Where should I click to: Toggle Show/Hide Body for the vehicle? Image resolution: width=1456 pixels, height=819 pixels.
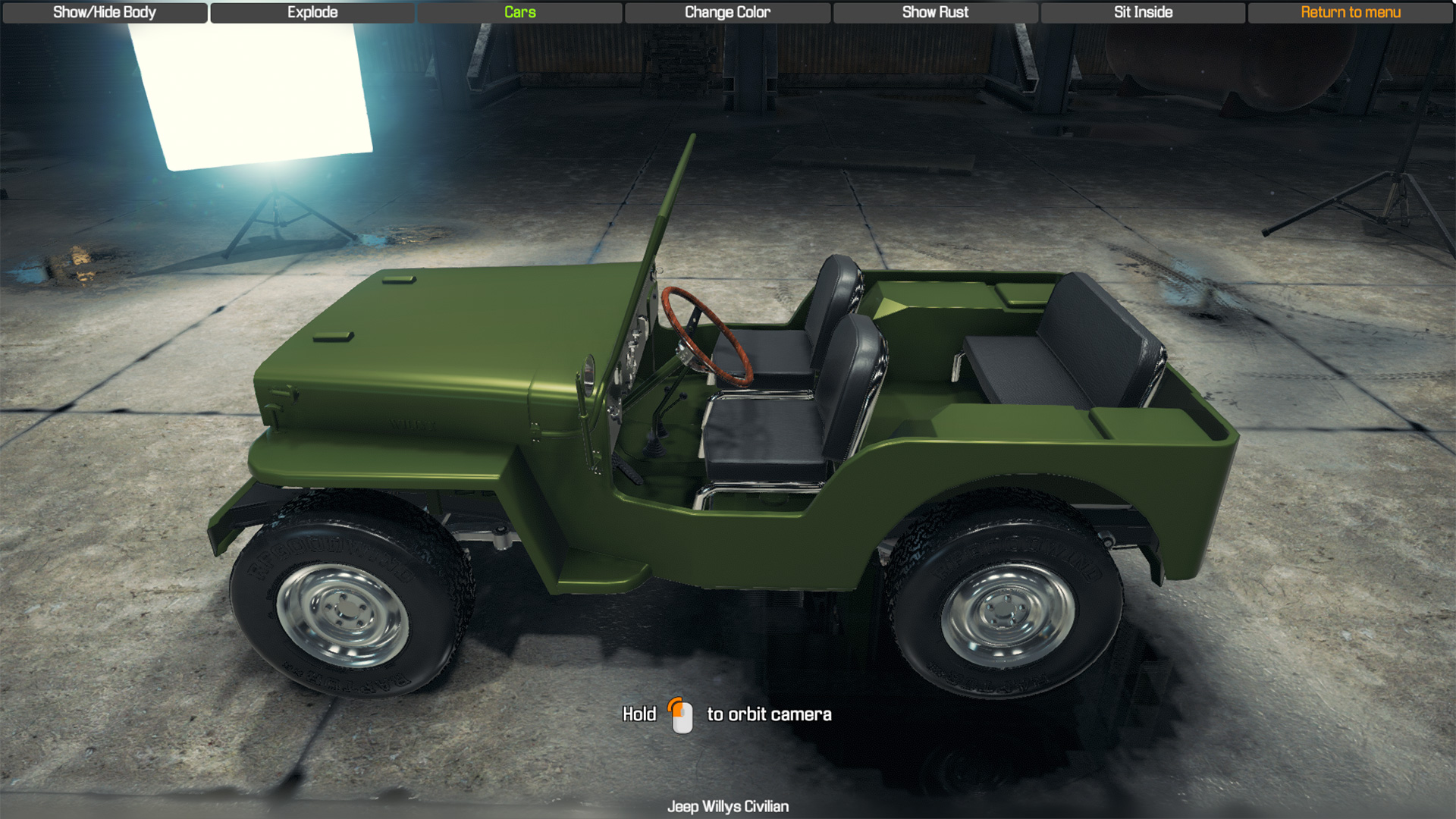(103, 12)
